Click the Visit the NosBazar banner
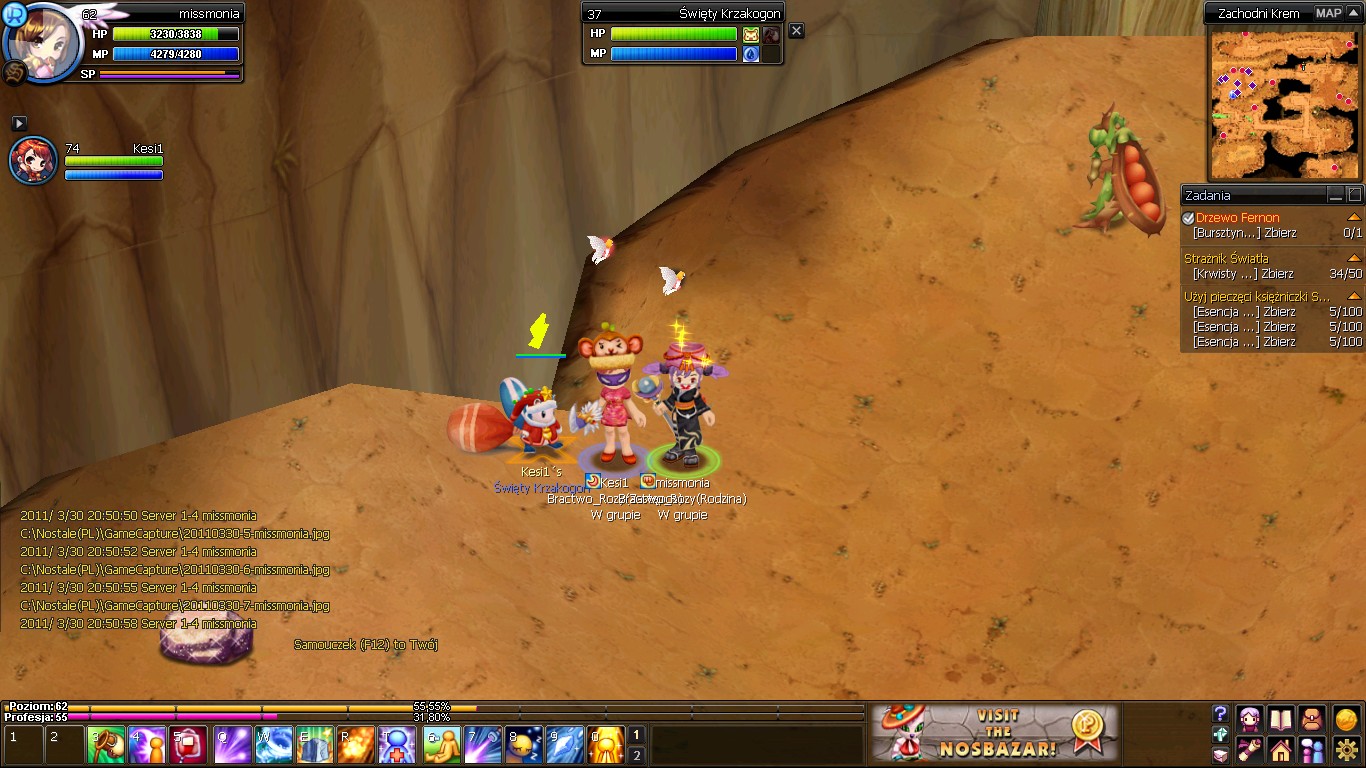 (993, 733)
